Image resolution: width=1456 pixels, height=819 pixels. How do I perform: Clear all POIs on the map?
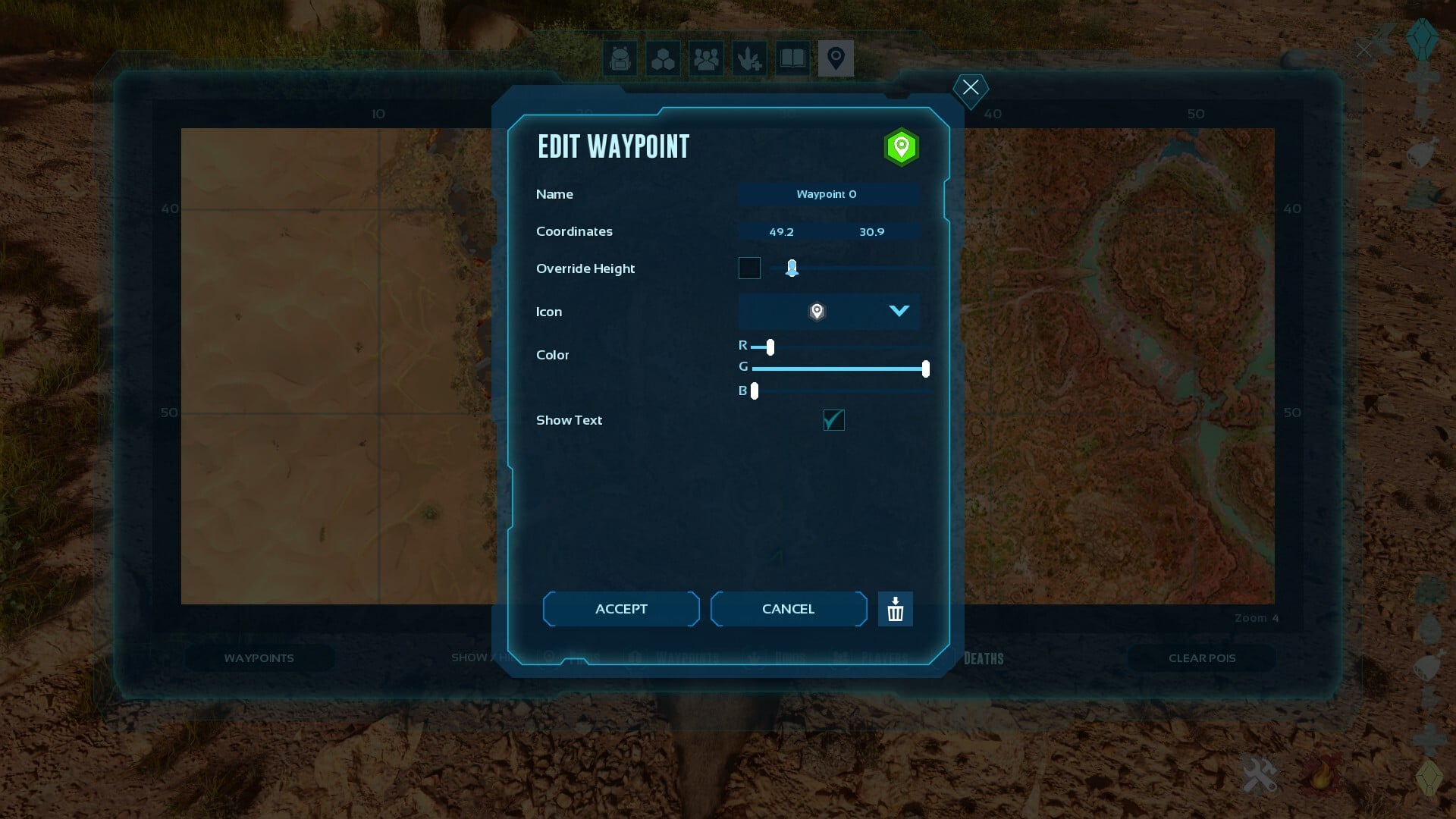coord(1201,658)
